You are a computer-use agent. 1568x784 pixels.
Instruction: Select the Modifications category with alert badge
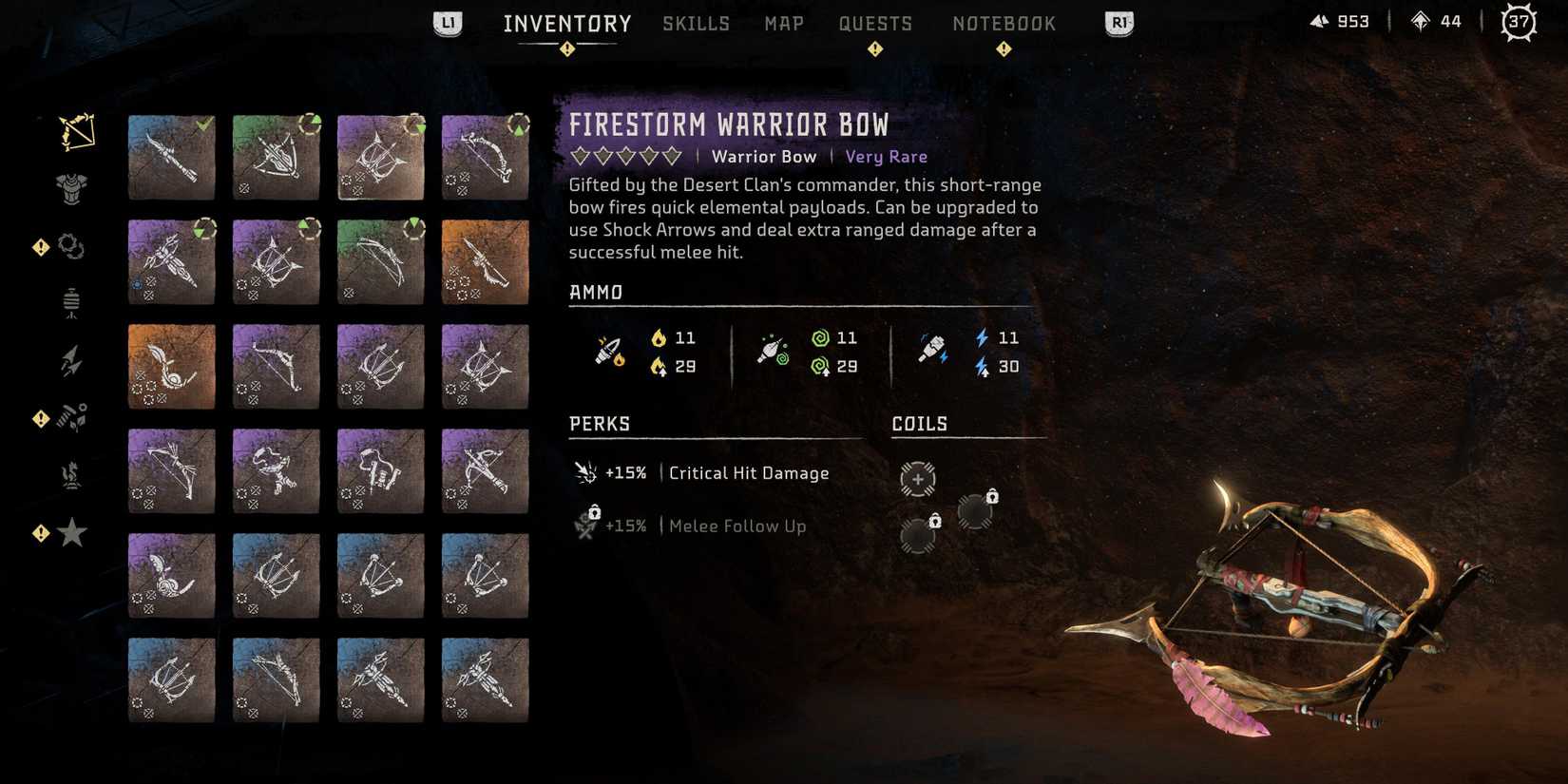point(72,246)
